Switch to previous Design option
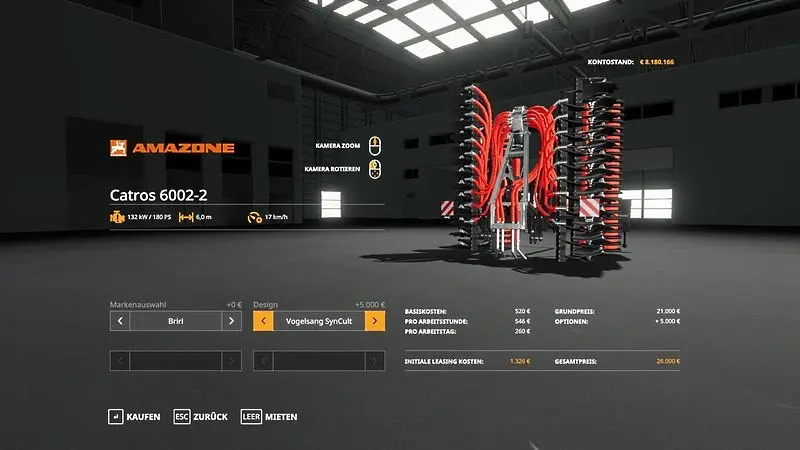Viewport: 800px width, 450px height. point(263,321)
